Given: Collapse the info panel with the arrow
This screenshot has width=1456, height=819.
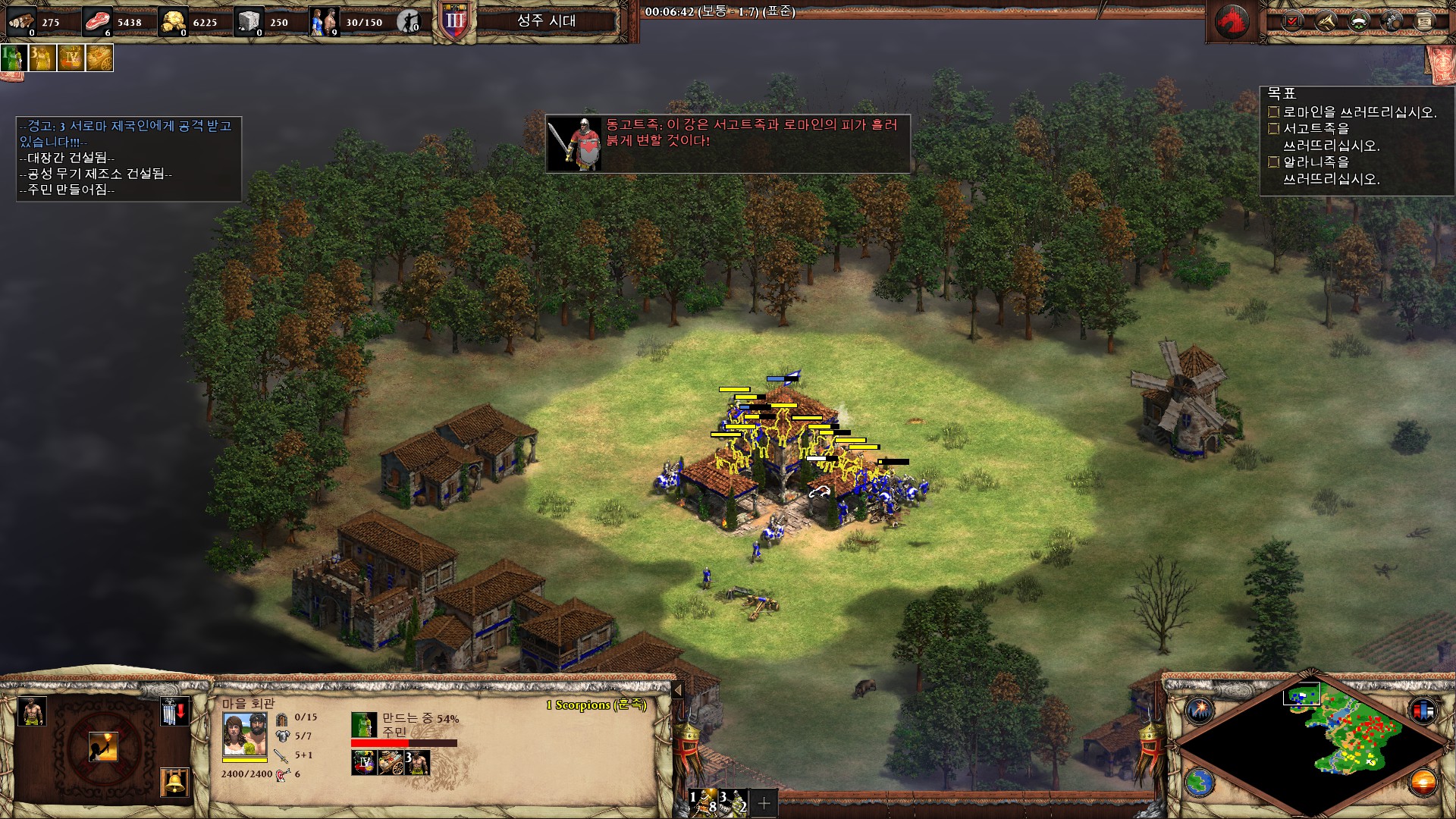Looking at the screenshot, I should pos(678,690).
